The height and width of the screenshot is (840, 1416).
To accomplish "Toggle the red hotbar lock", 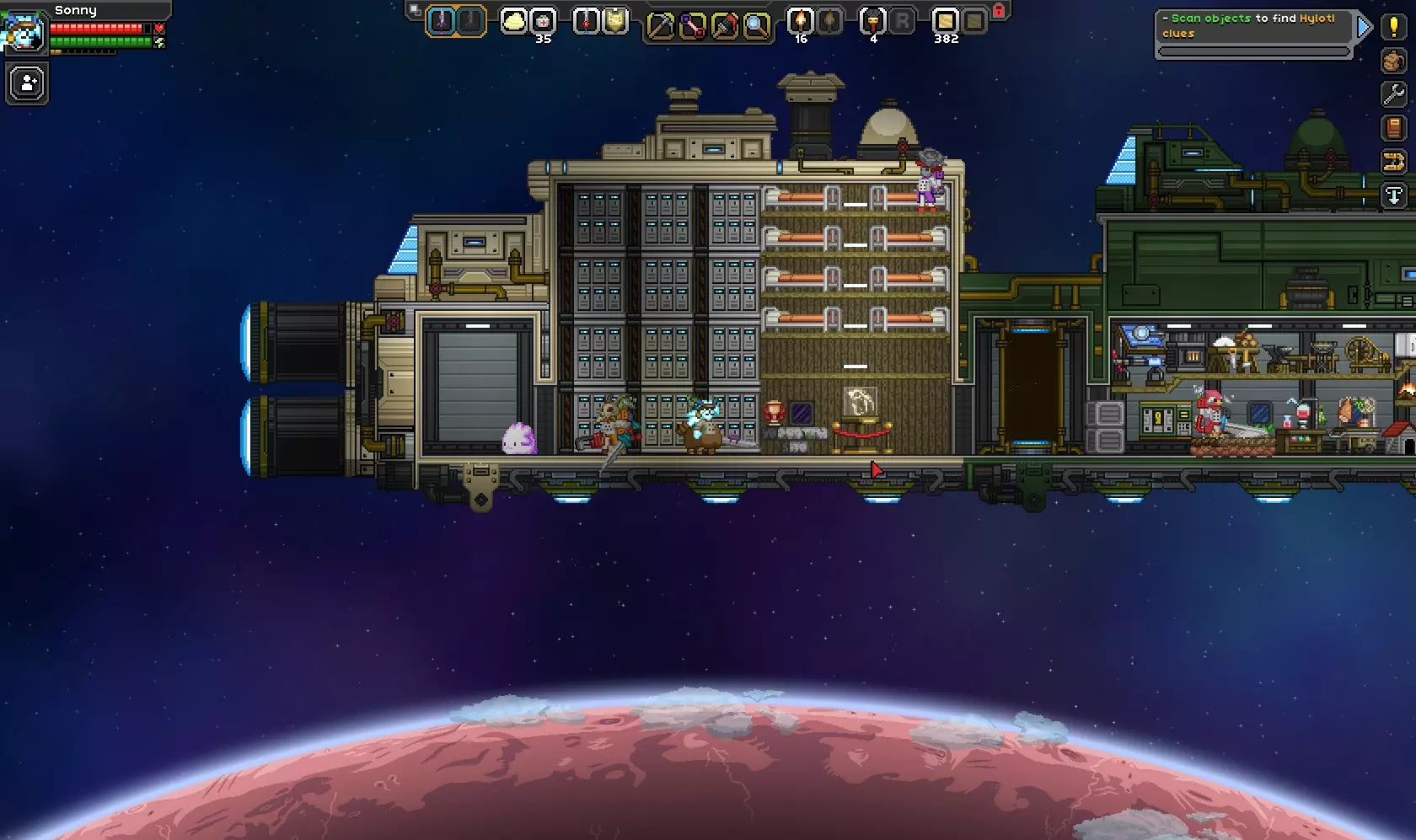I will click(x=999, y=11).
